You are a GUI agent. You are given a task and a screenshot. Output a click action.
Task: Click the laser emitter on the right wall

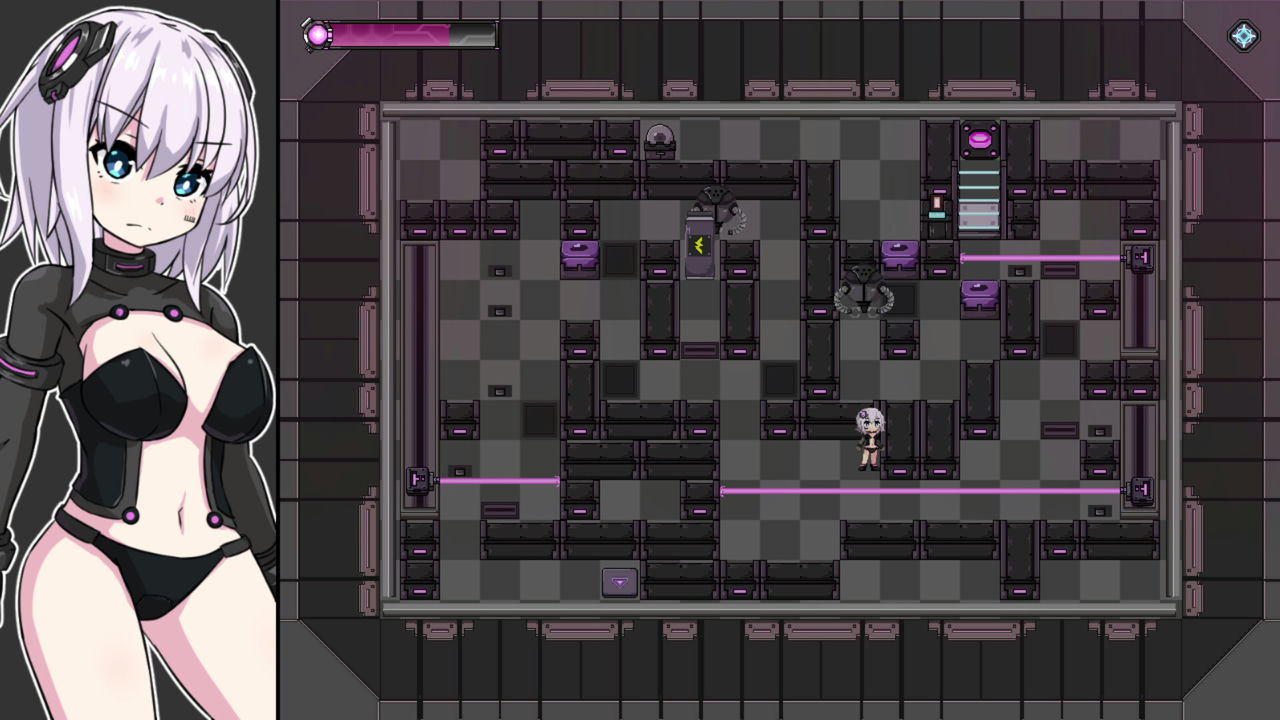pos(1141,257)
